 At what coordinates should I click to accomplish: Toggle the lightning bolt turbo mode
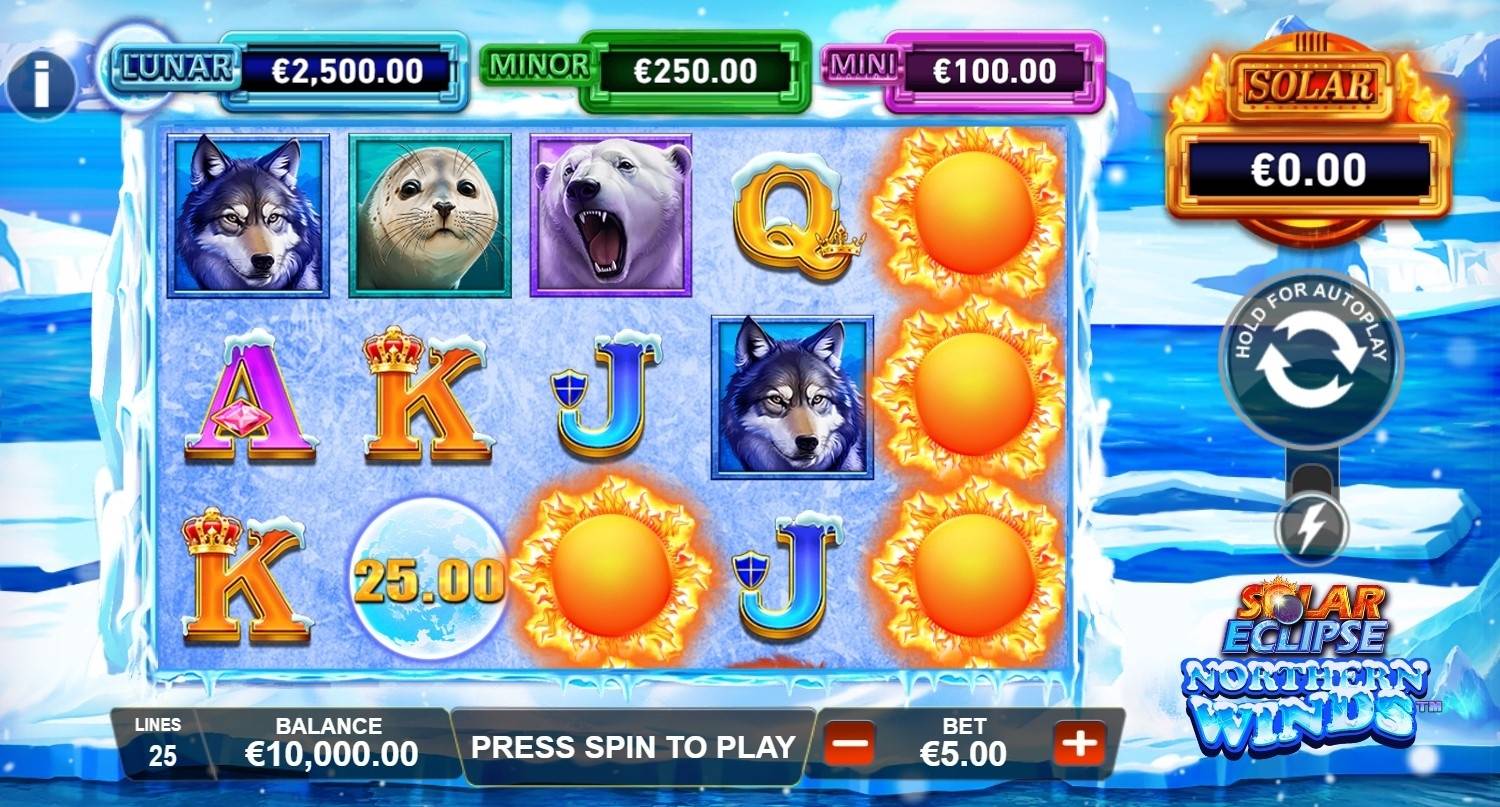pyautogui.click(x=1310, y=529)
